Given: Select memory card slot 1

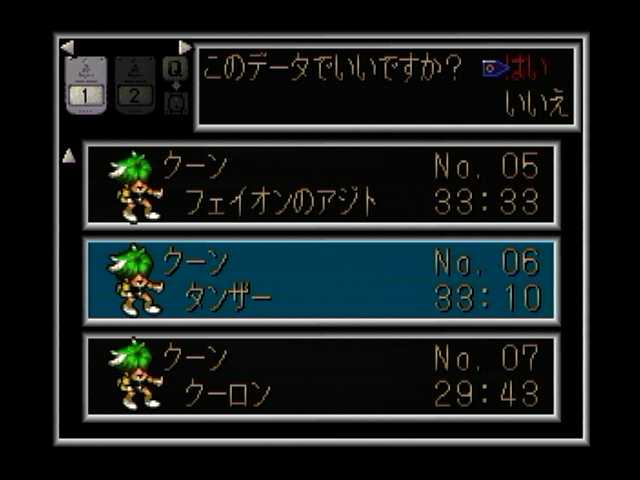Looking at the screenshot, I should point(85,84).
